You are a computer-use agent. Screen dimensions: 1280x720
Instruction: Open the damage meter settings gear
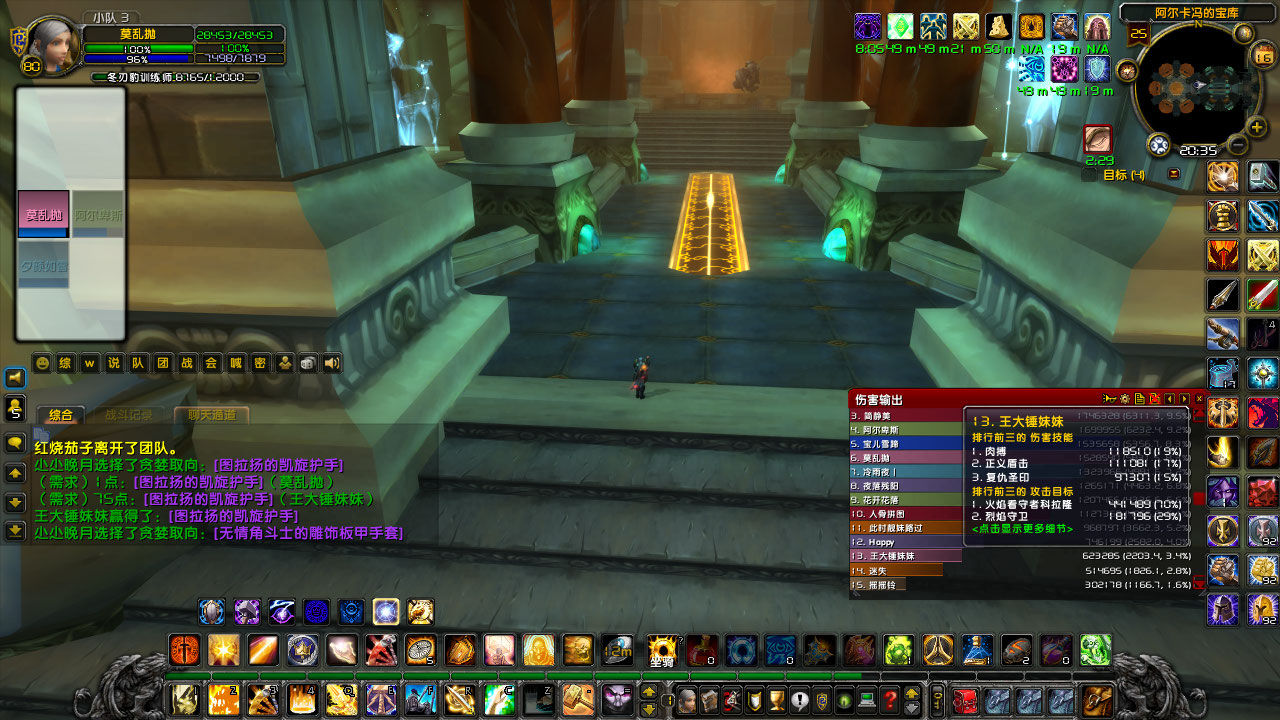1124,398
